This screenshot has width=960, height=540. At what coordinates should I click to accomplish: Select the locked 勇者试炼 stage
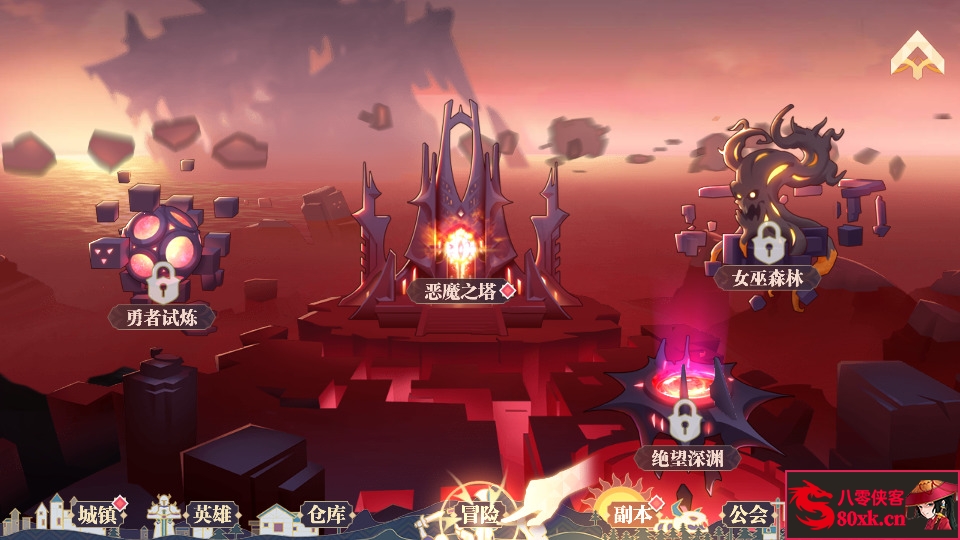pyautogui.click(x=161, y=316)
